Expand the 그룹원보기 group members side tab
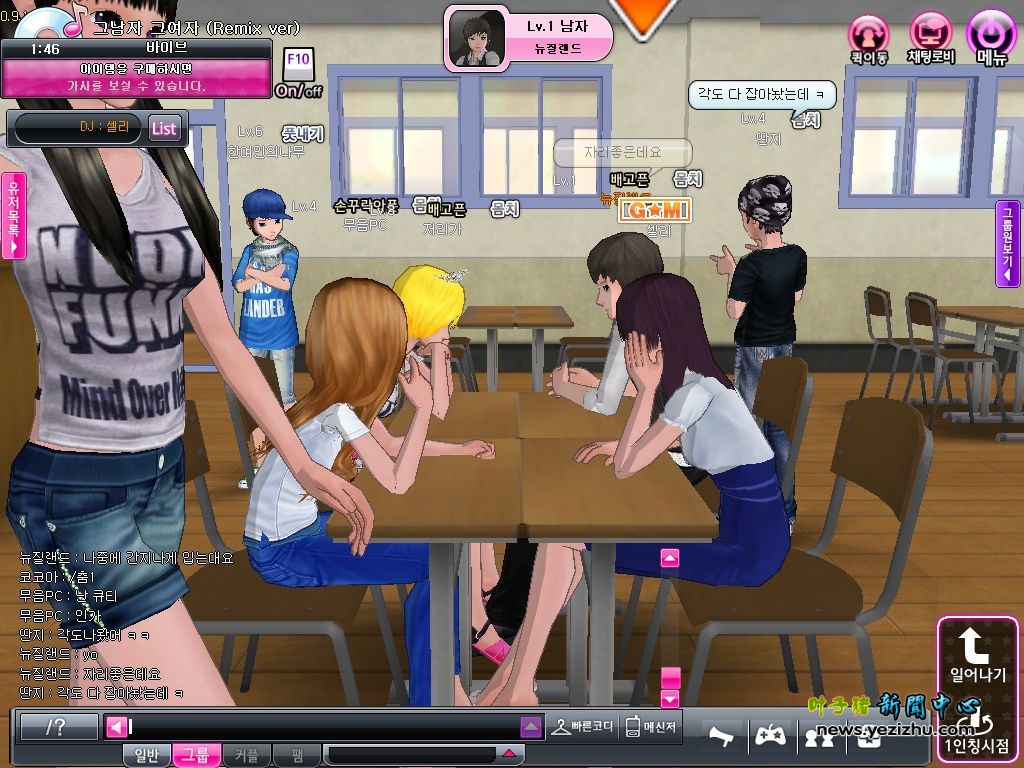Screen dimensions: 1024x768 pos(1008,243)
